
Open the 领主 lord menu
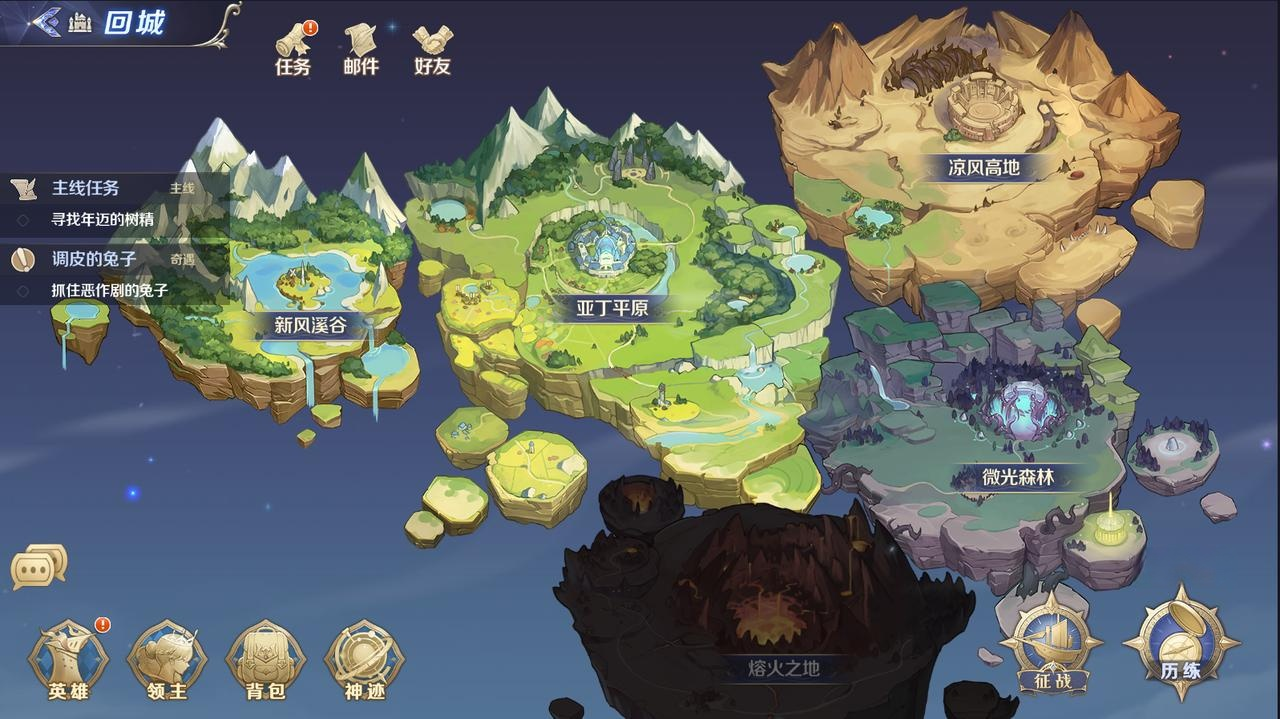[167, 660]
